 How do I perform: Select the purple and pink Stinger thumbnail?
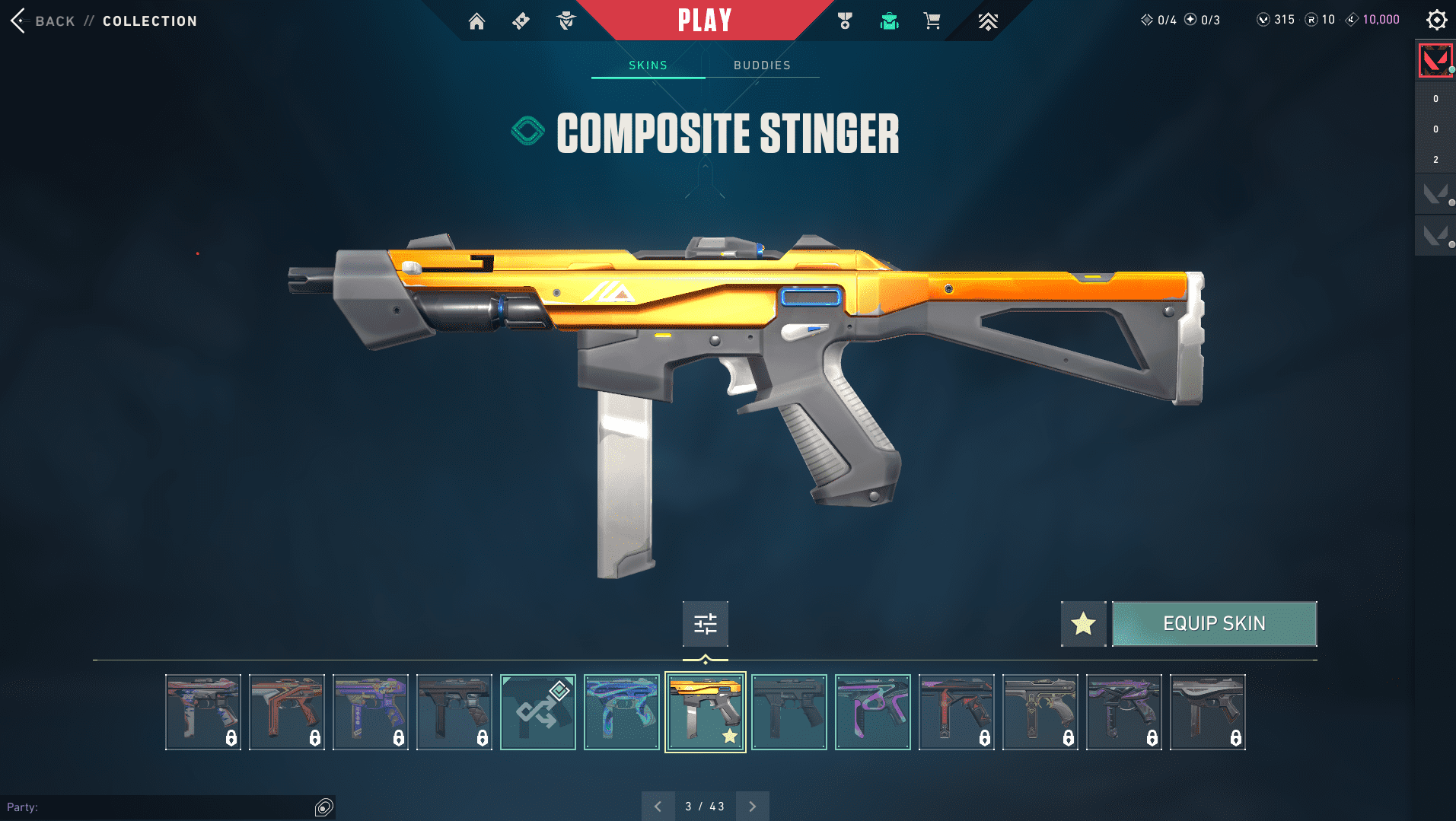(873, 712)
